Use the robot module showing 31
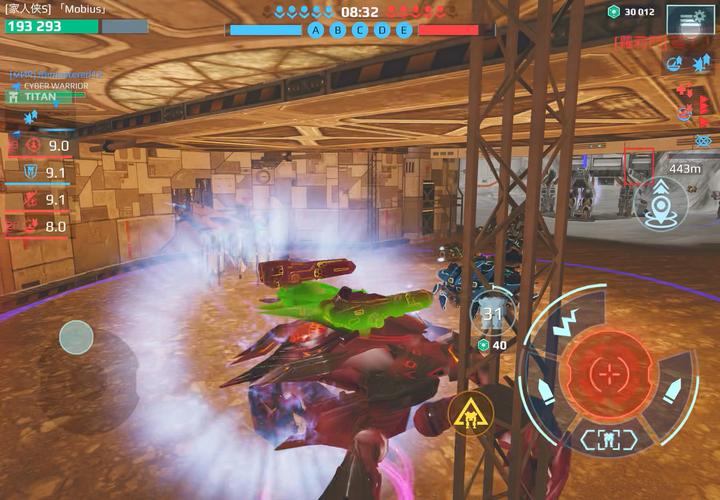This screenshot has width=720, height=500. point(492,313)
